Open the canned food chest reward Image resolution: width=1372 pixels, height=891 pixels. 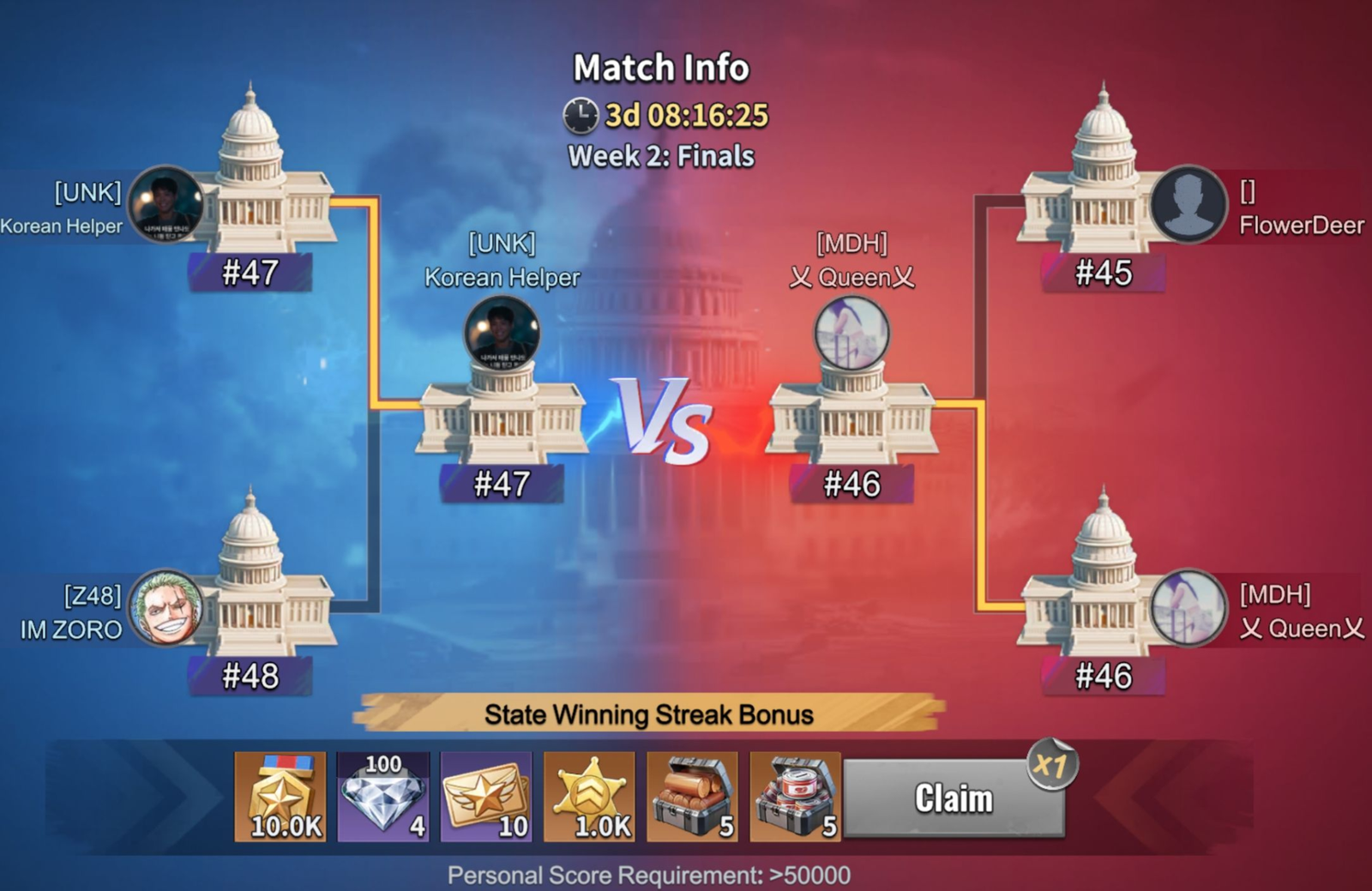tap(795, 798)
